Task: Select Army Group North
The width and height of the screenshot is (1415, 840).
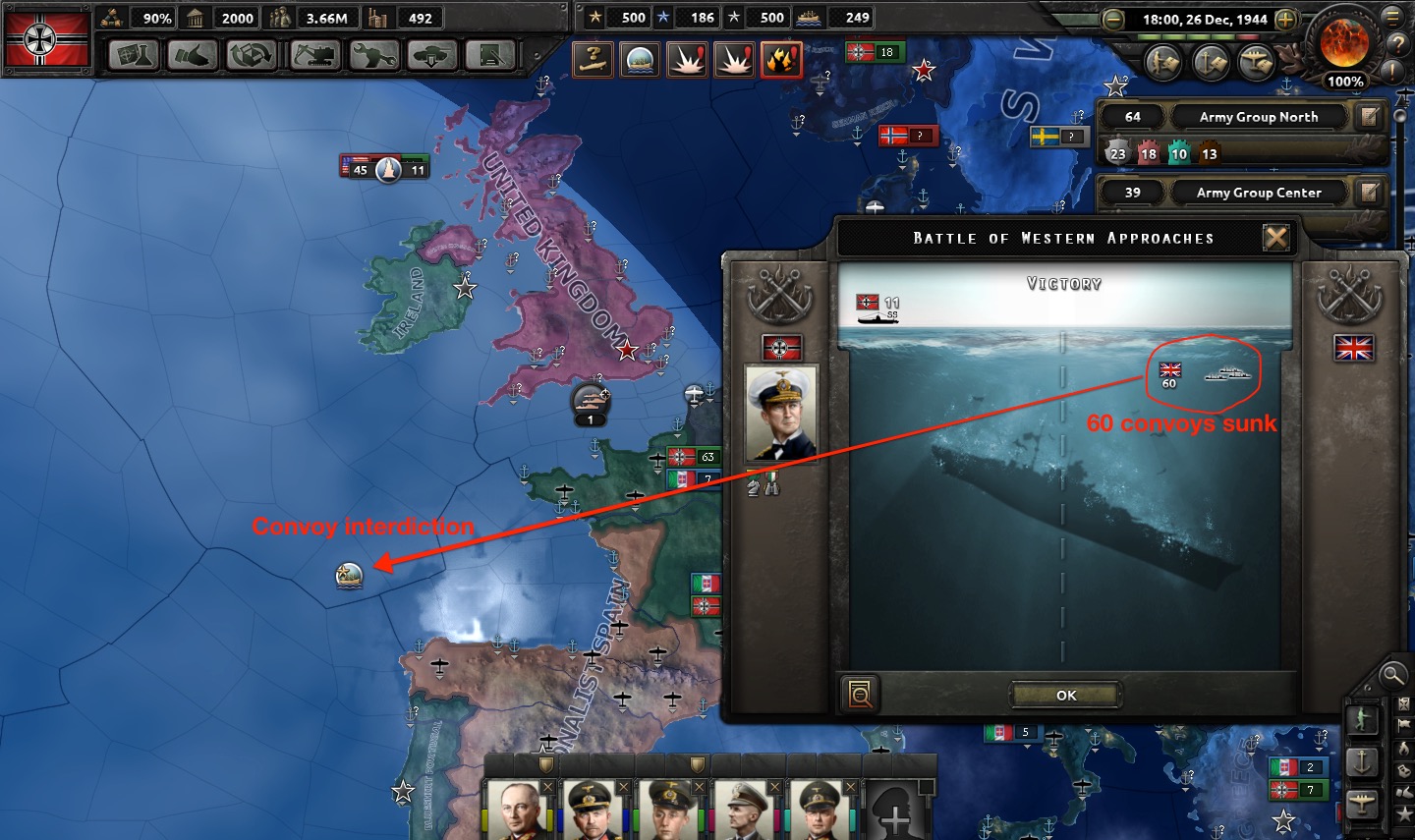Action: 1258,117
